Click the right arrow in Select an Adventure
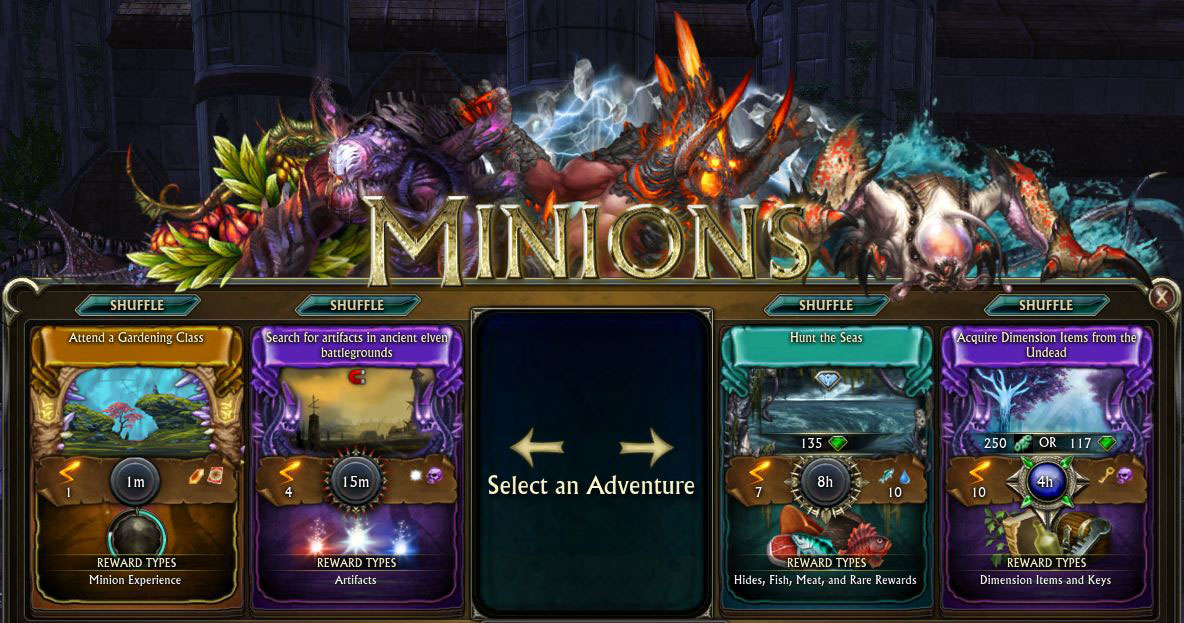Screen dimensions: 1184x623 pos(646,448)
